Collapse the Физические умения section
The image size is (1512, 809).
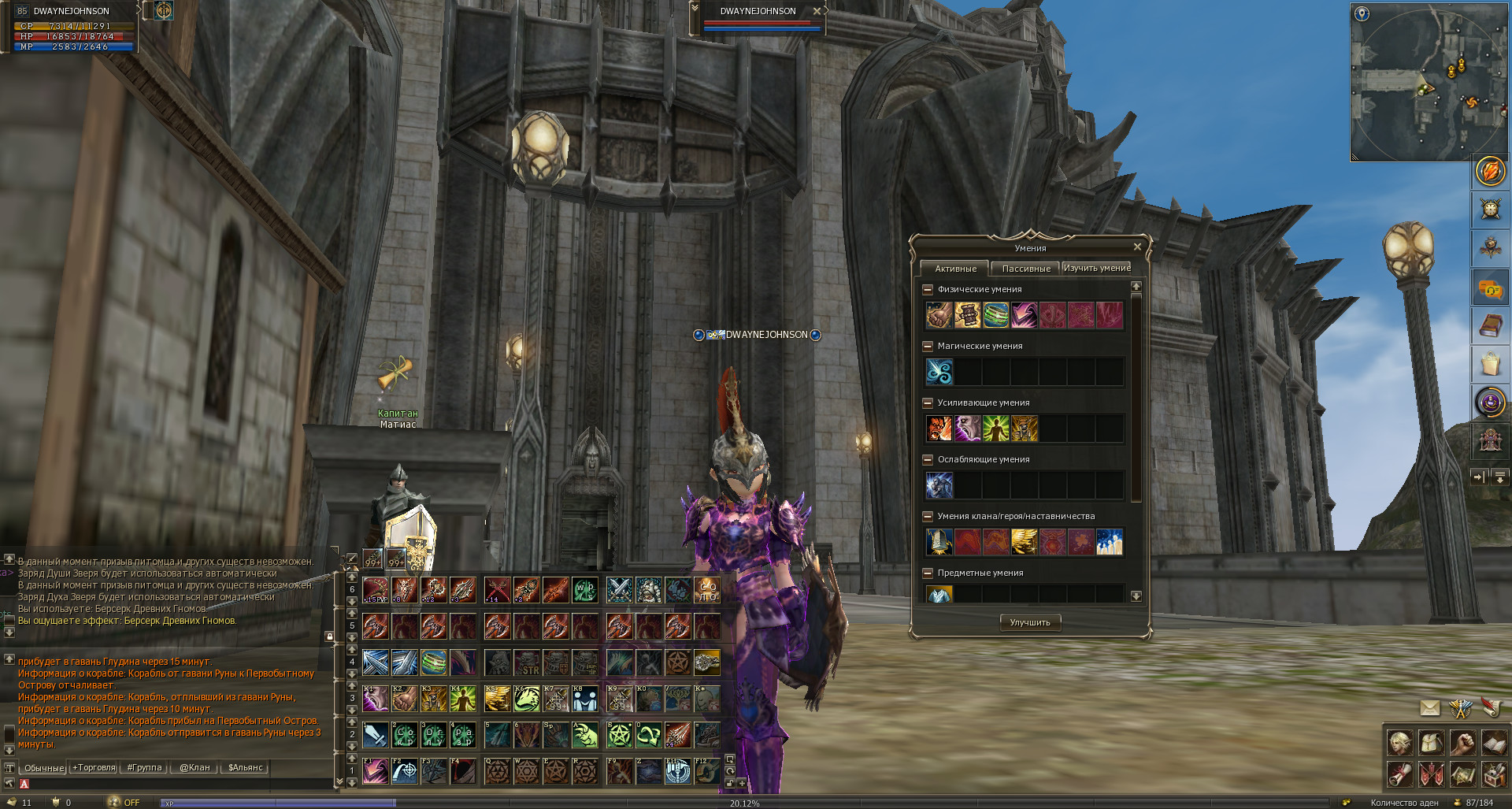pyautogui.click(x=928, y=290)
